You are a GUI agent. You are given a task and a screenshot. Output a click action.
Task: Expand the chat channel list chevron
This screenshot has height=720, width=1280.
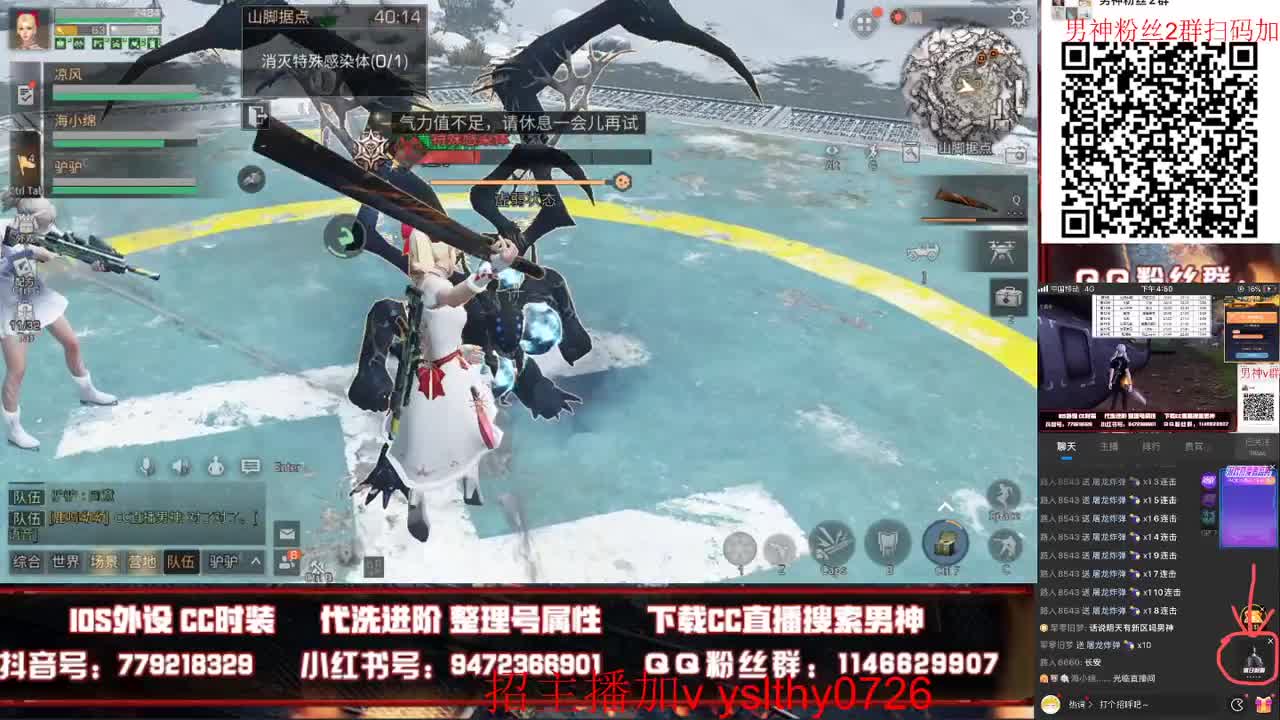[x=256, y=561]
